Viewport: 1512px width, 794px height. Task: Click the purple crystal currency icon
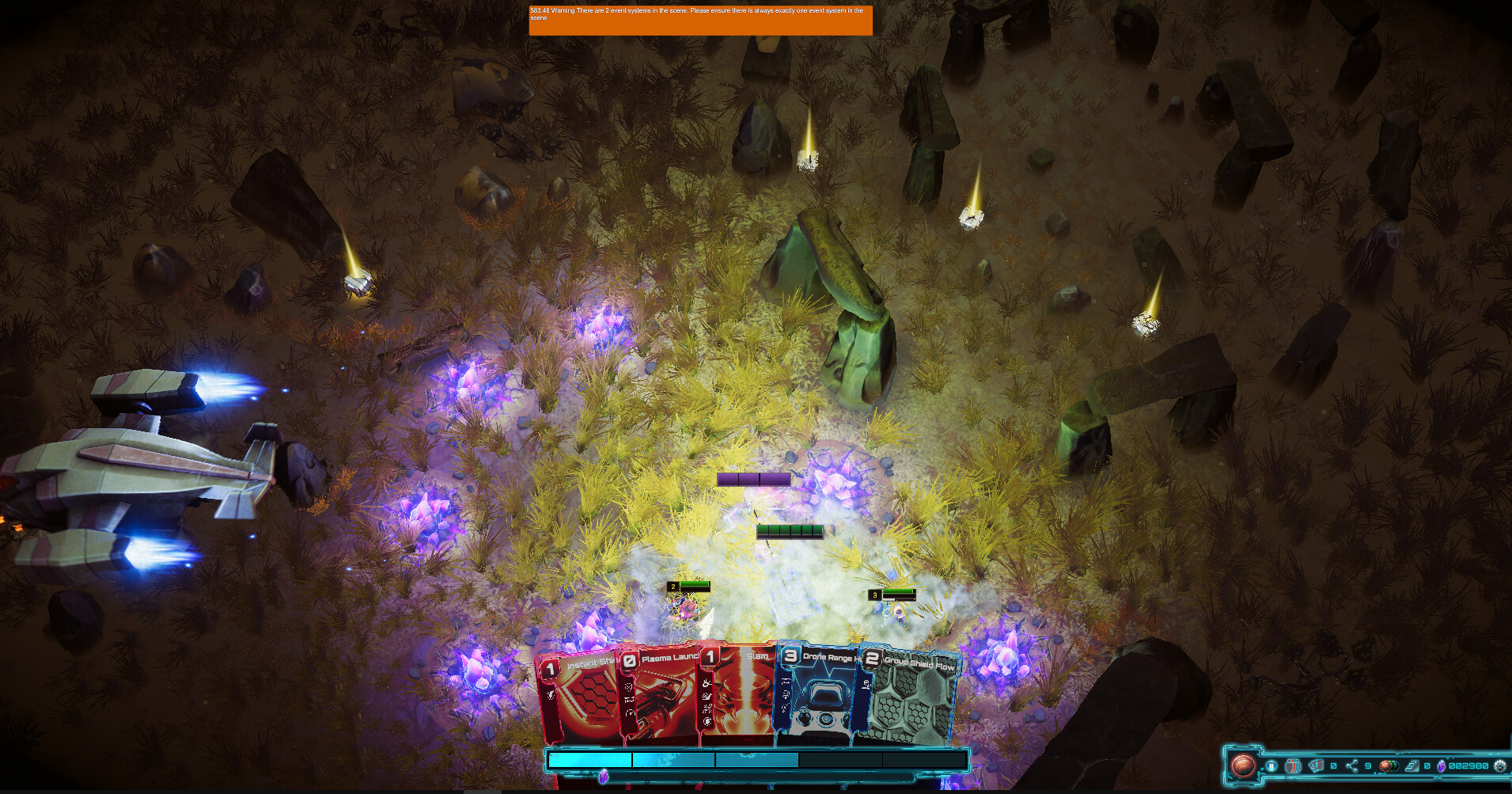1442,766
